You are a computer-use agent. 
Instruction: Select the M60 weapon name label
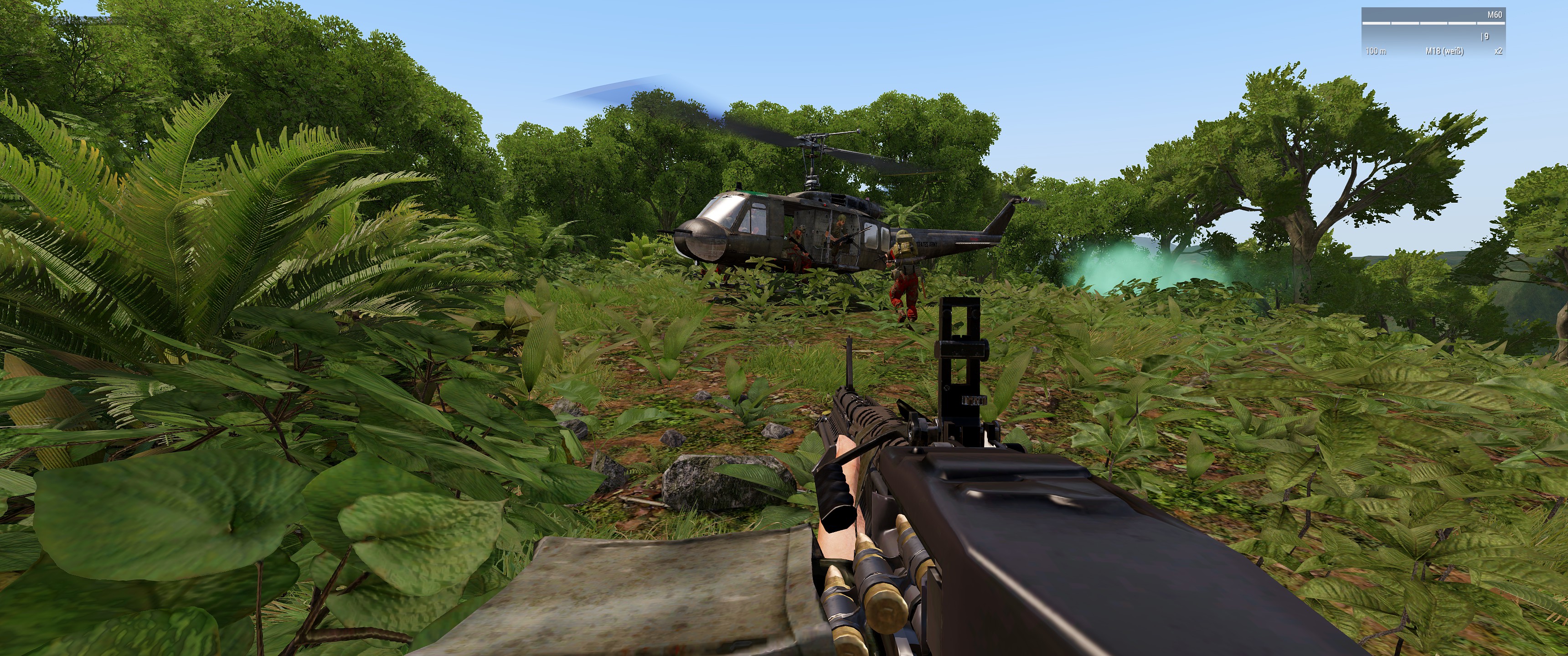click(1494, 15)
